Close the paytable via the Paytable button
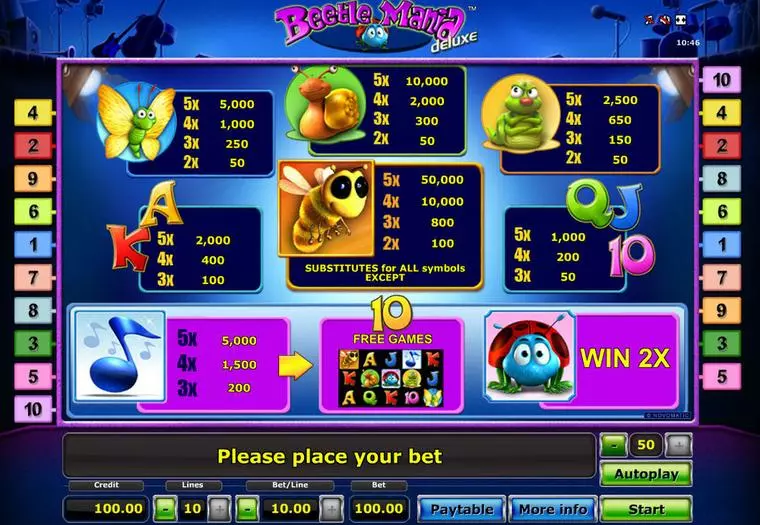Image resolution: width=760 pixels, height=525 pixels. (461, 509)
